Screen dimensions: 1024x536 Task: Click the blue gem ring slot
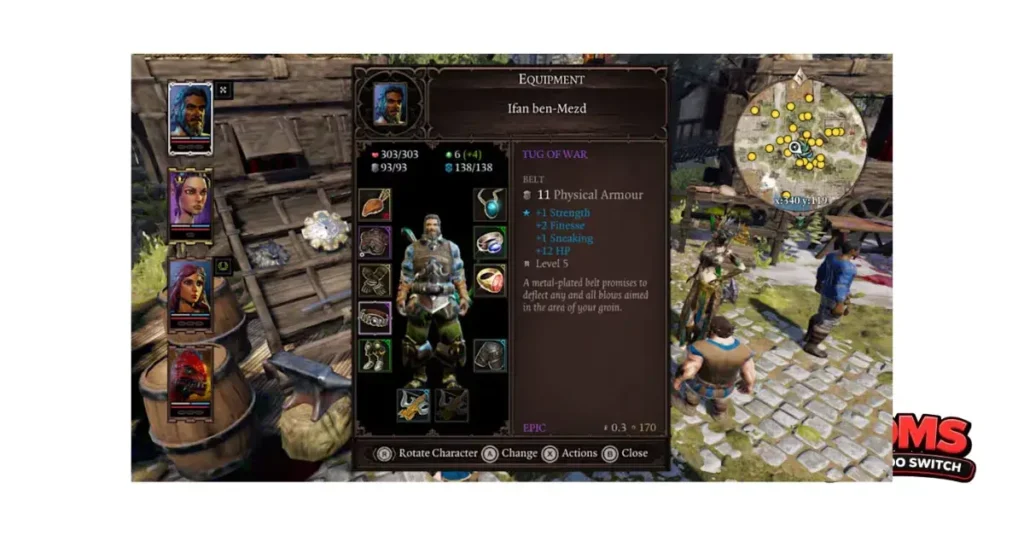489,242
